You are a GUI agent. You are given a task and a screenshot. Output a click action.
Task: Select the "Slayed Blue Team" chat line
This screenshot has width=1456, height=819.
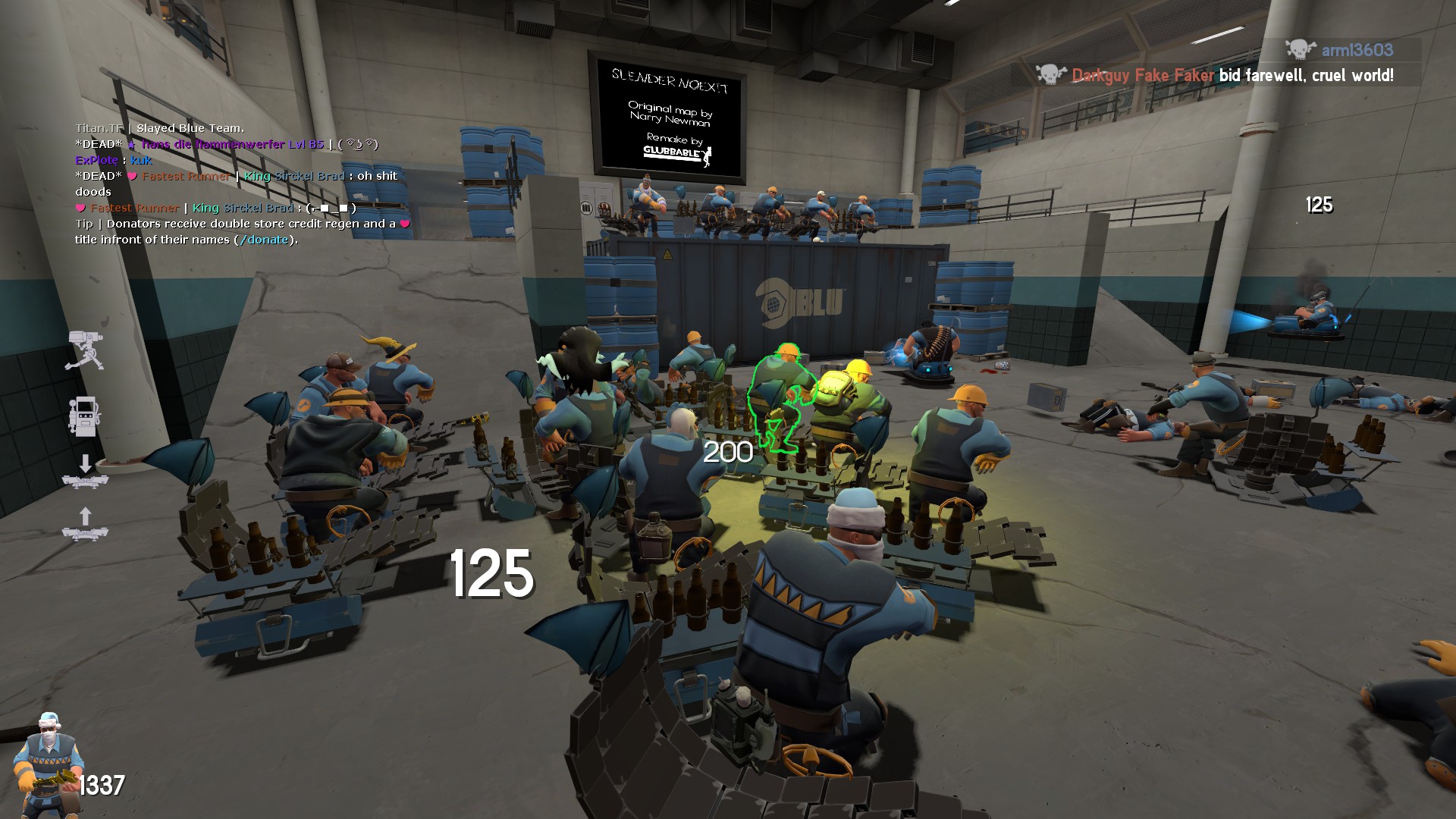[159, 128]
